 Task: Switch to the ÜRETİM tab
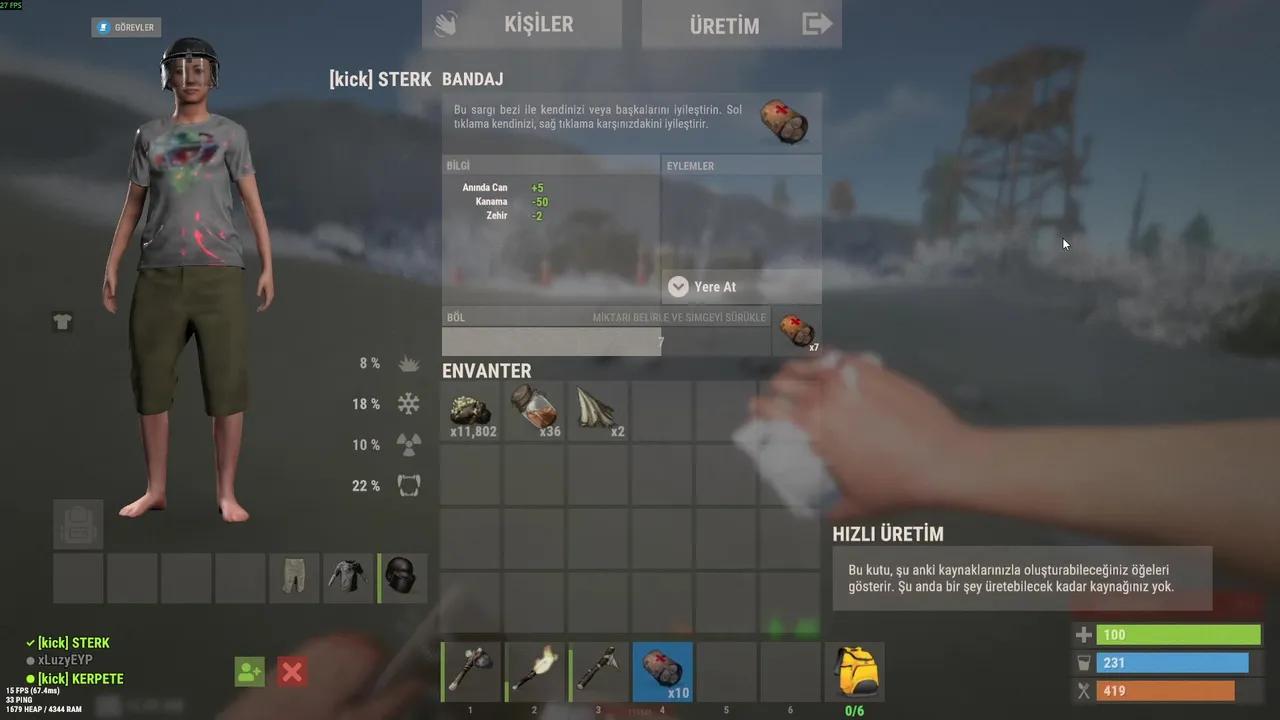tap(724, 25)
